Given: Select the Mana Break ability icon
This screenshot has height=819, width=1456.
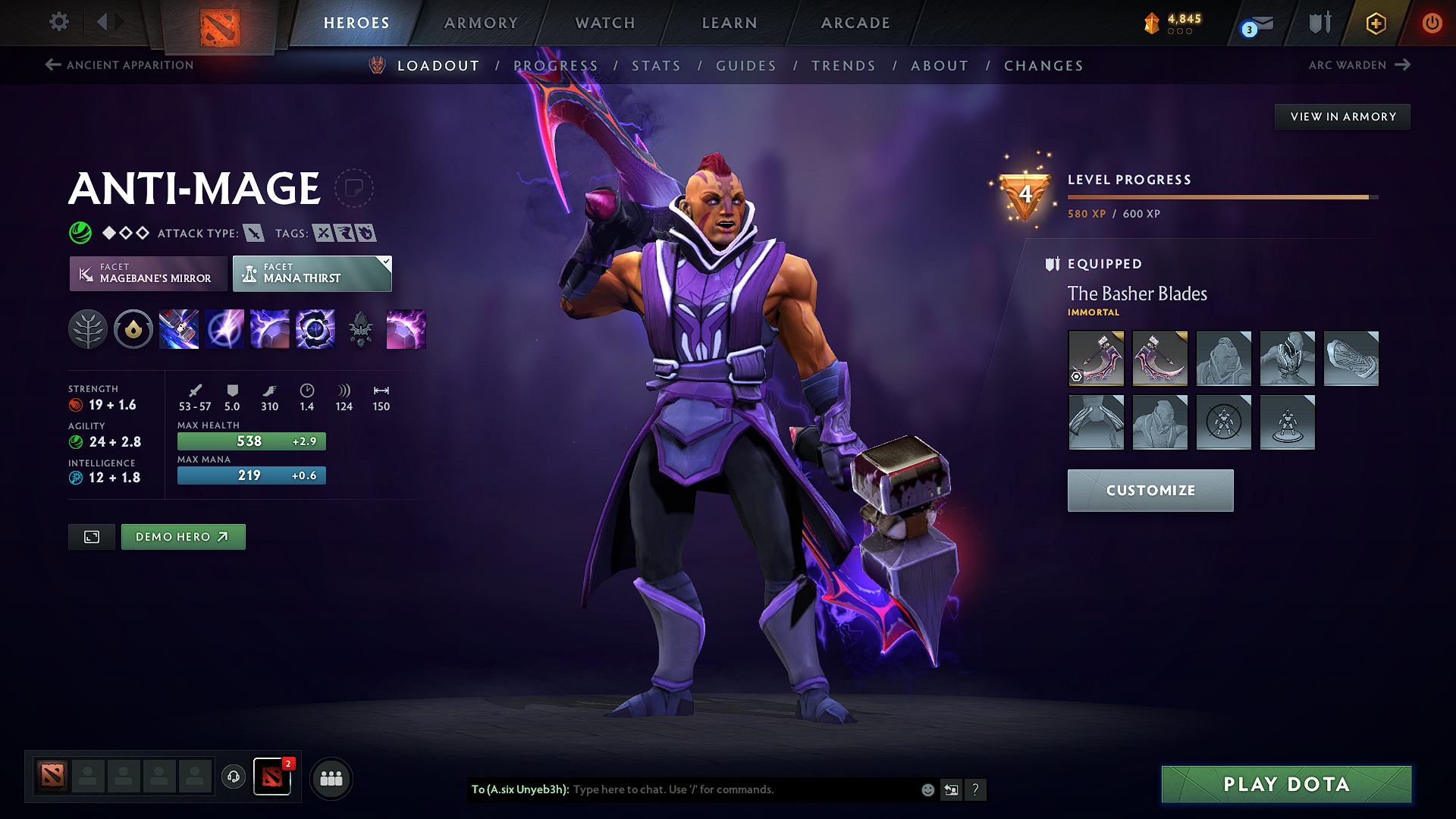Looking at the screenshot, I should point(179,328).
